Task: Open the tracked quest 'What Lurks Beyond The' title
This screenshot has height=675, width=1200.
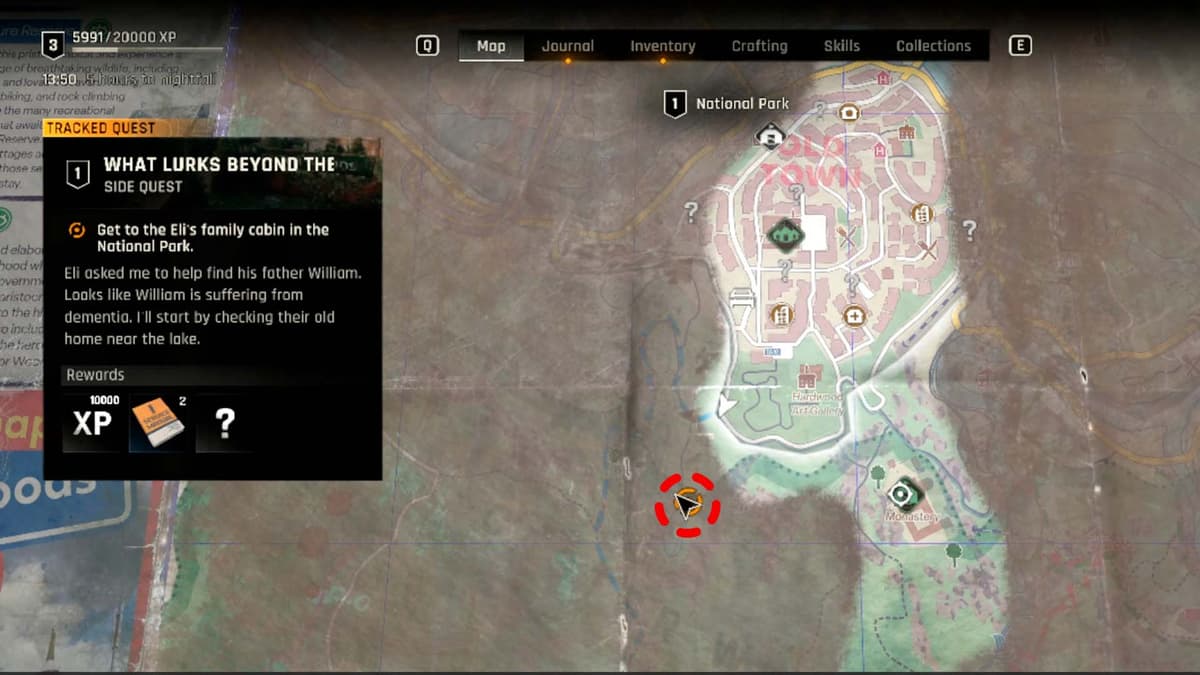Action: pos(219,165)
